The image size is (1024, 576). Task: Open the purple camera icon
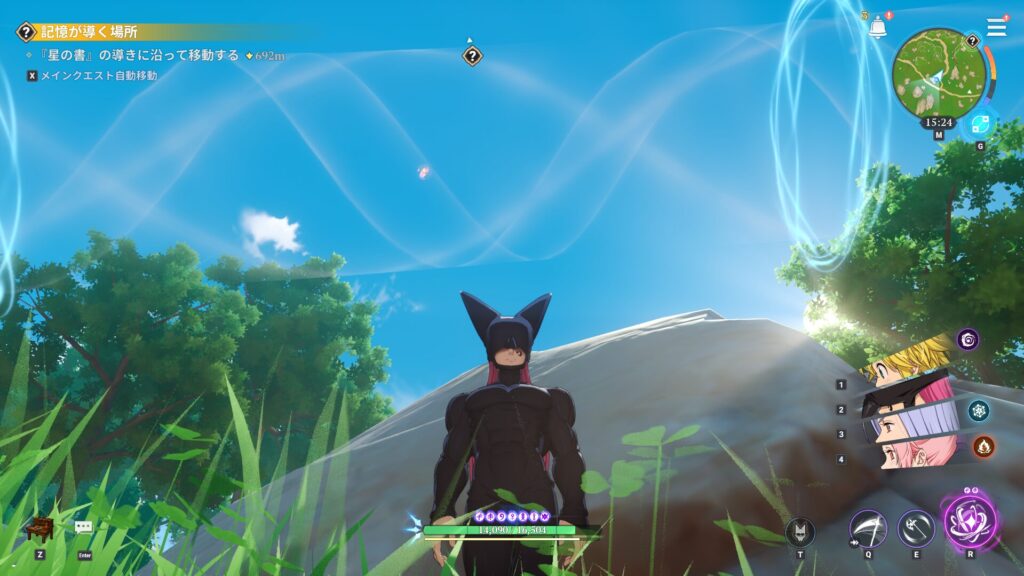point(967,339)
